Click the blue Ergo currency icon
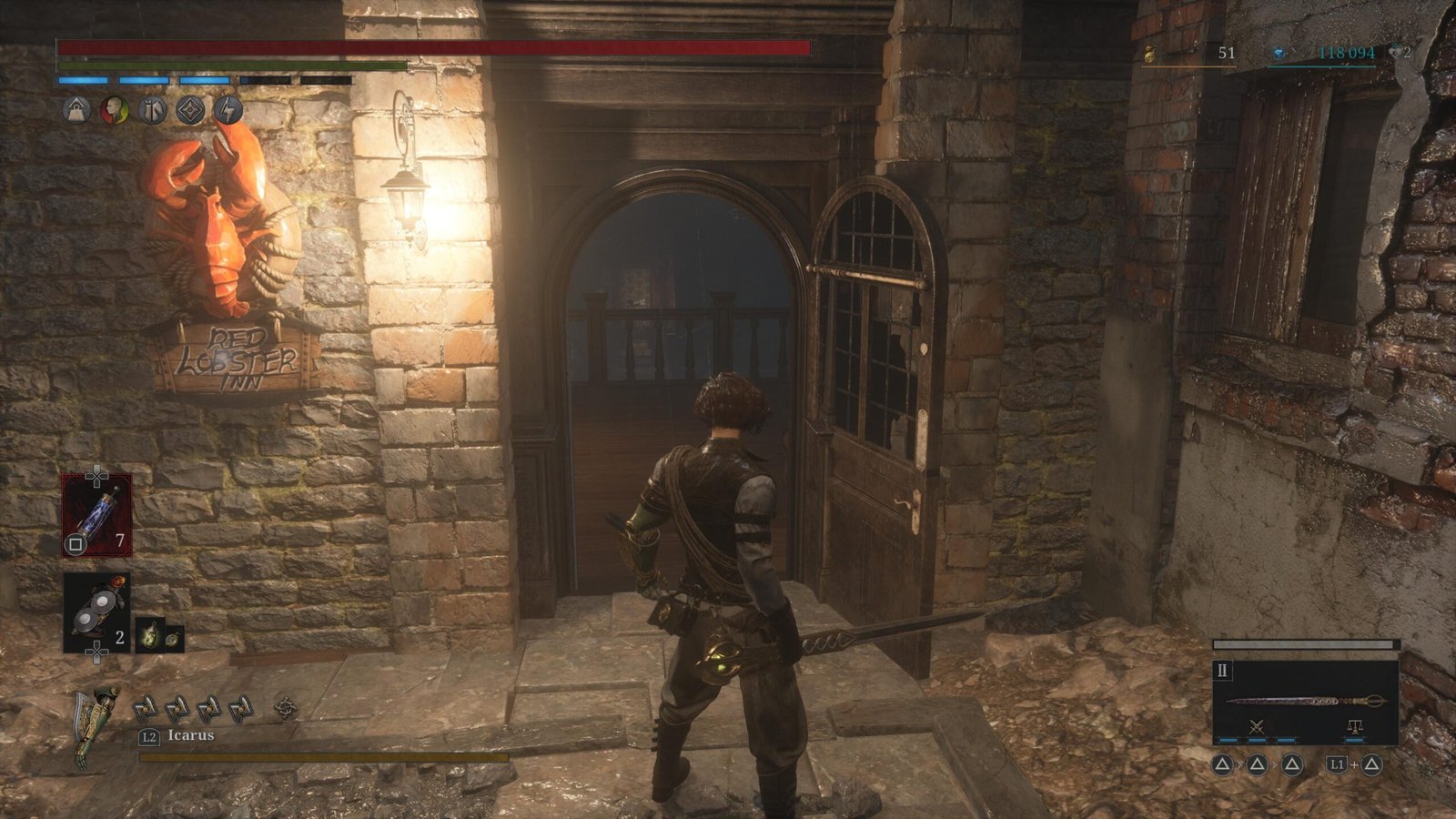 (1279, 54)
